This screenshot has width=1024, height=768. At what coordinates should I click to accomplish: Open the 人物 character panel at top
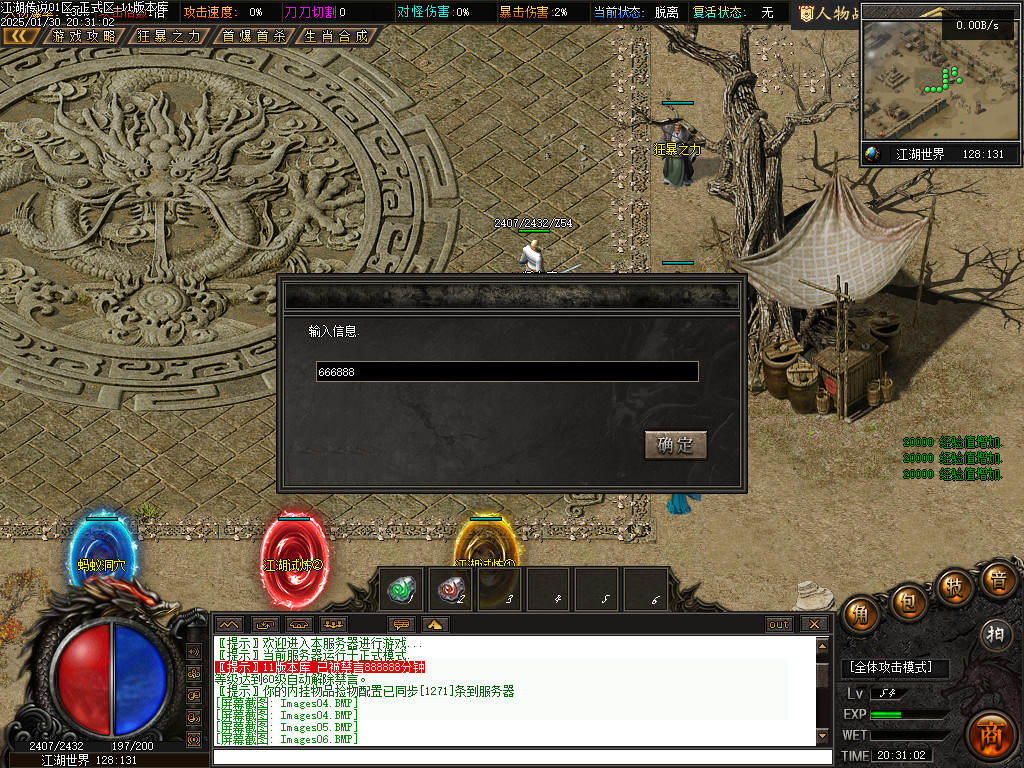click(x=825, y=13)
